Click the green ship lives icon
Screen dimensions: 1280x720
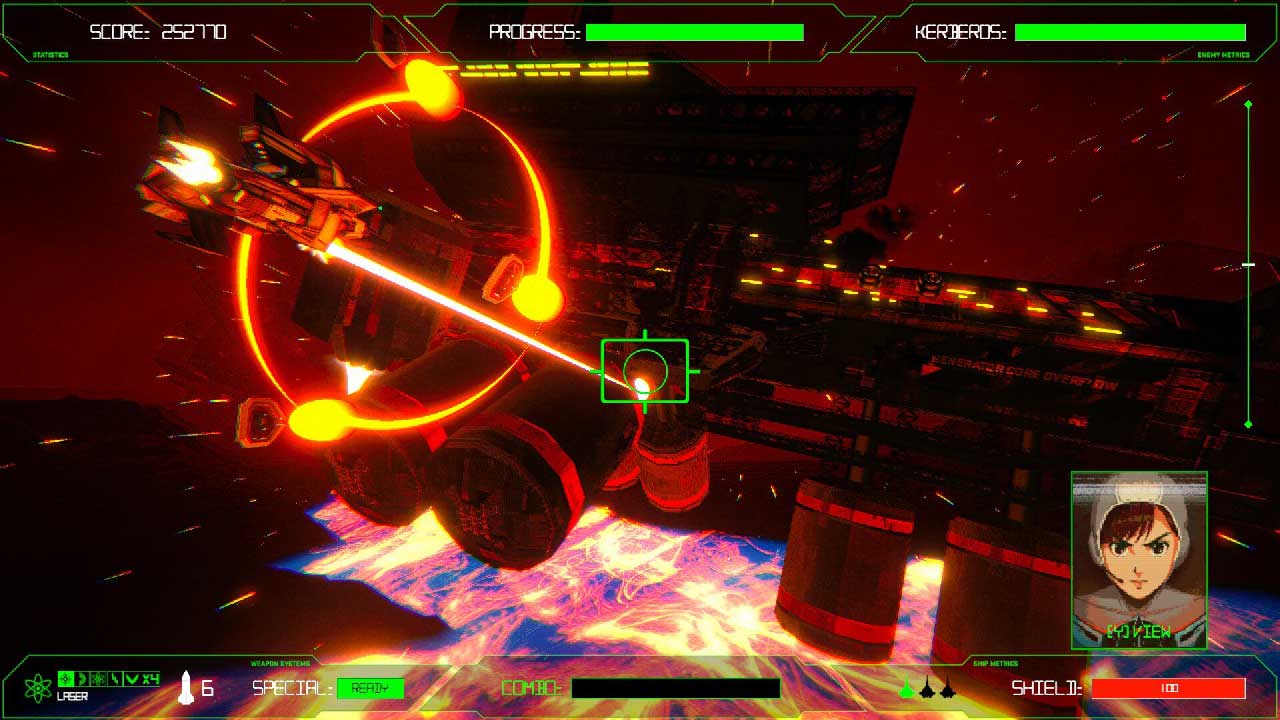pyautogui.click(x=907, y=688)
